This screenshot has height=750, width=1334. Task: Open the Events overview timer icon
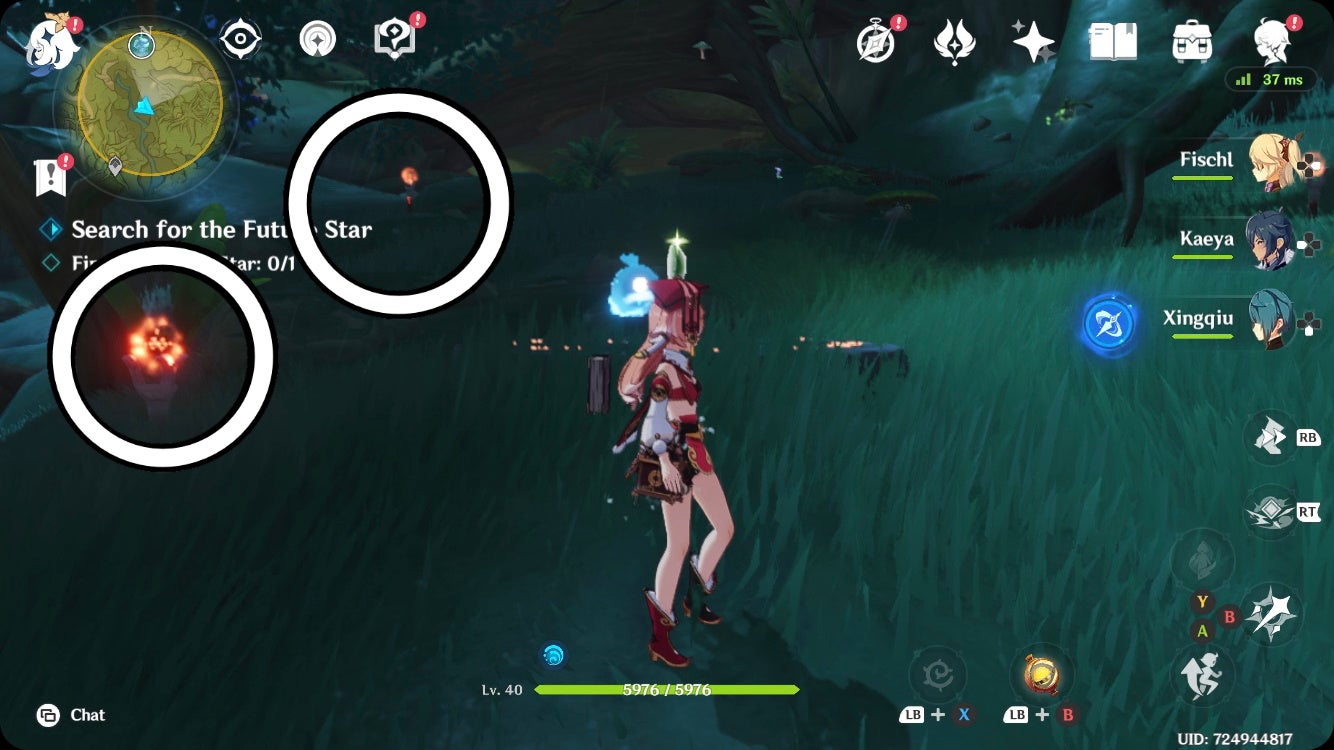(873, 42)
